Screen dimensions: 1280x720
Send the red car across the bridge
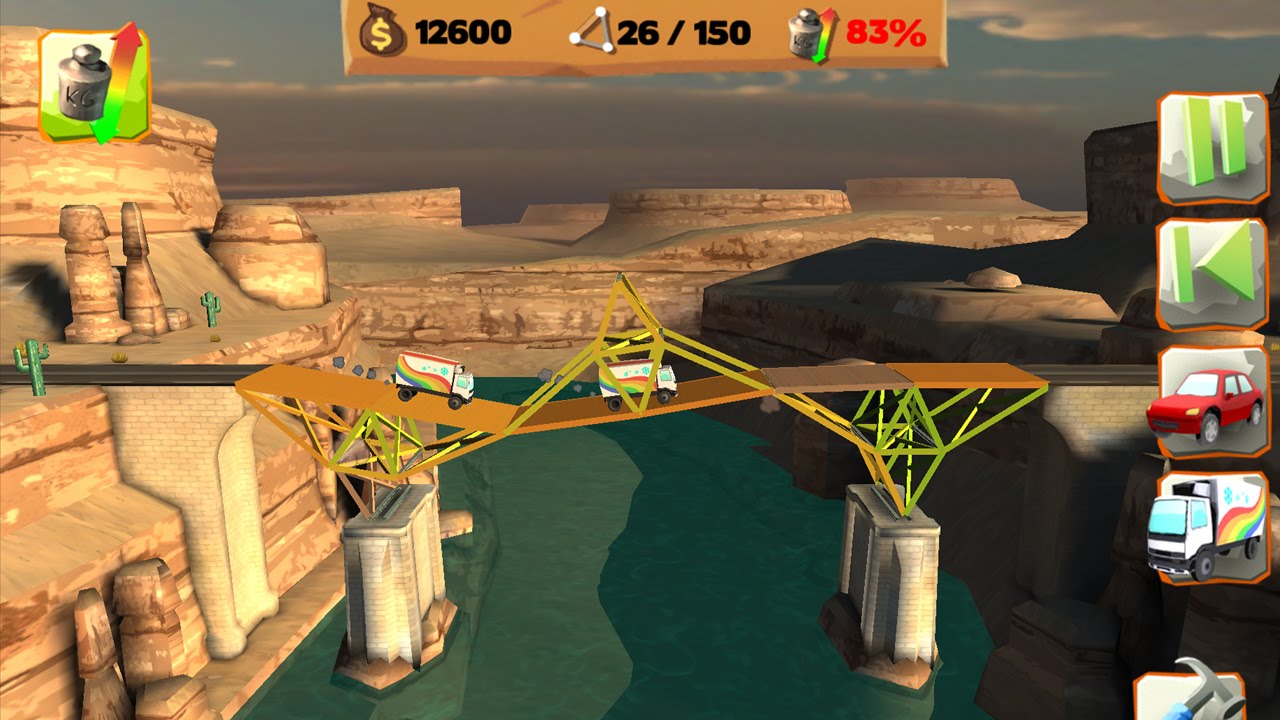pos(1212,401)
